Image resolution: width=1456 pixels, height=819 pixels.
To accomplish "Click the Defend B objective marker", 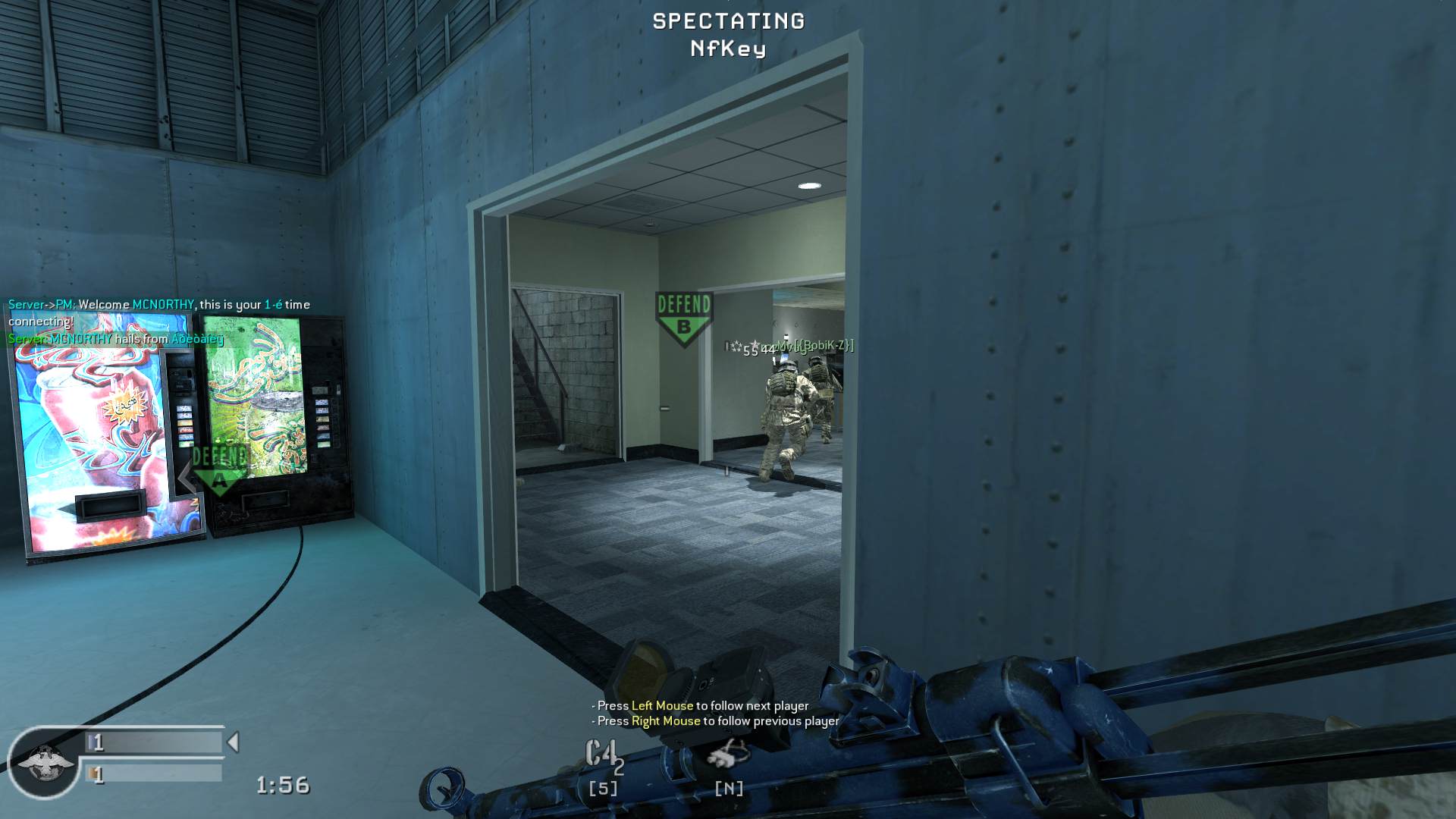I will pos(684,313).
